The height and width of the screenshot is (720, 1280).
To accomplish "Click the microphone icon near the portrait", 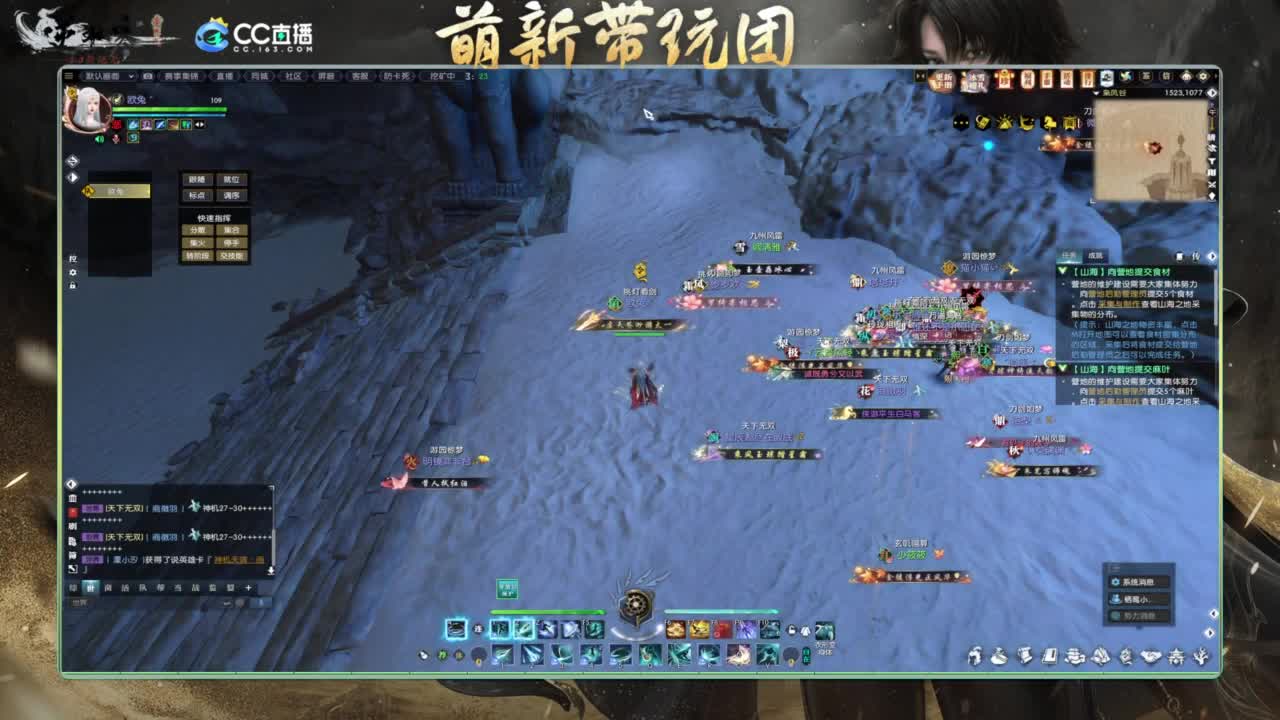I will point(116,138).
